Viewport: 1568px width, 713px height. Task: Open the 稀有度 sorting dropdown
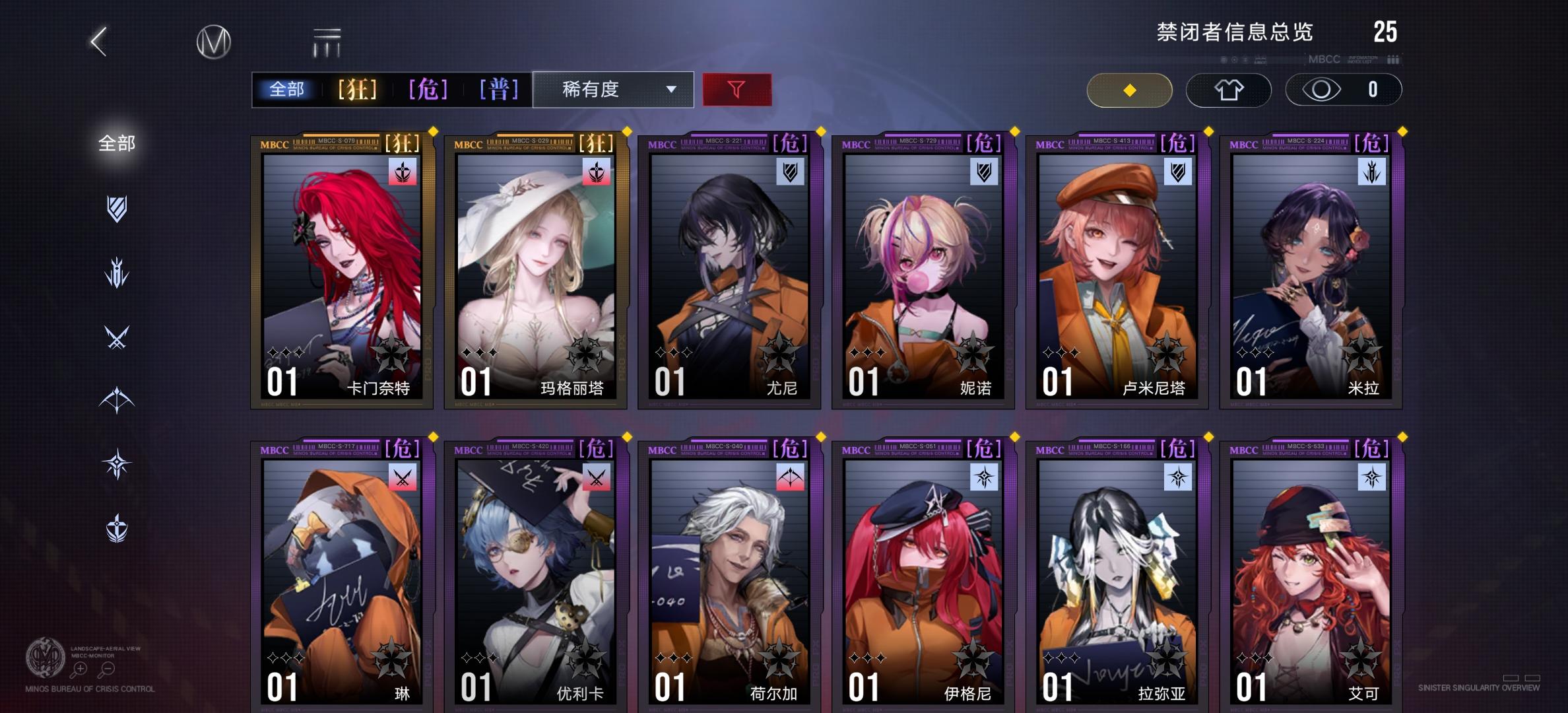coord(612,89)
